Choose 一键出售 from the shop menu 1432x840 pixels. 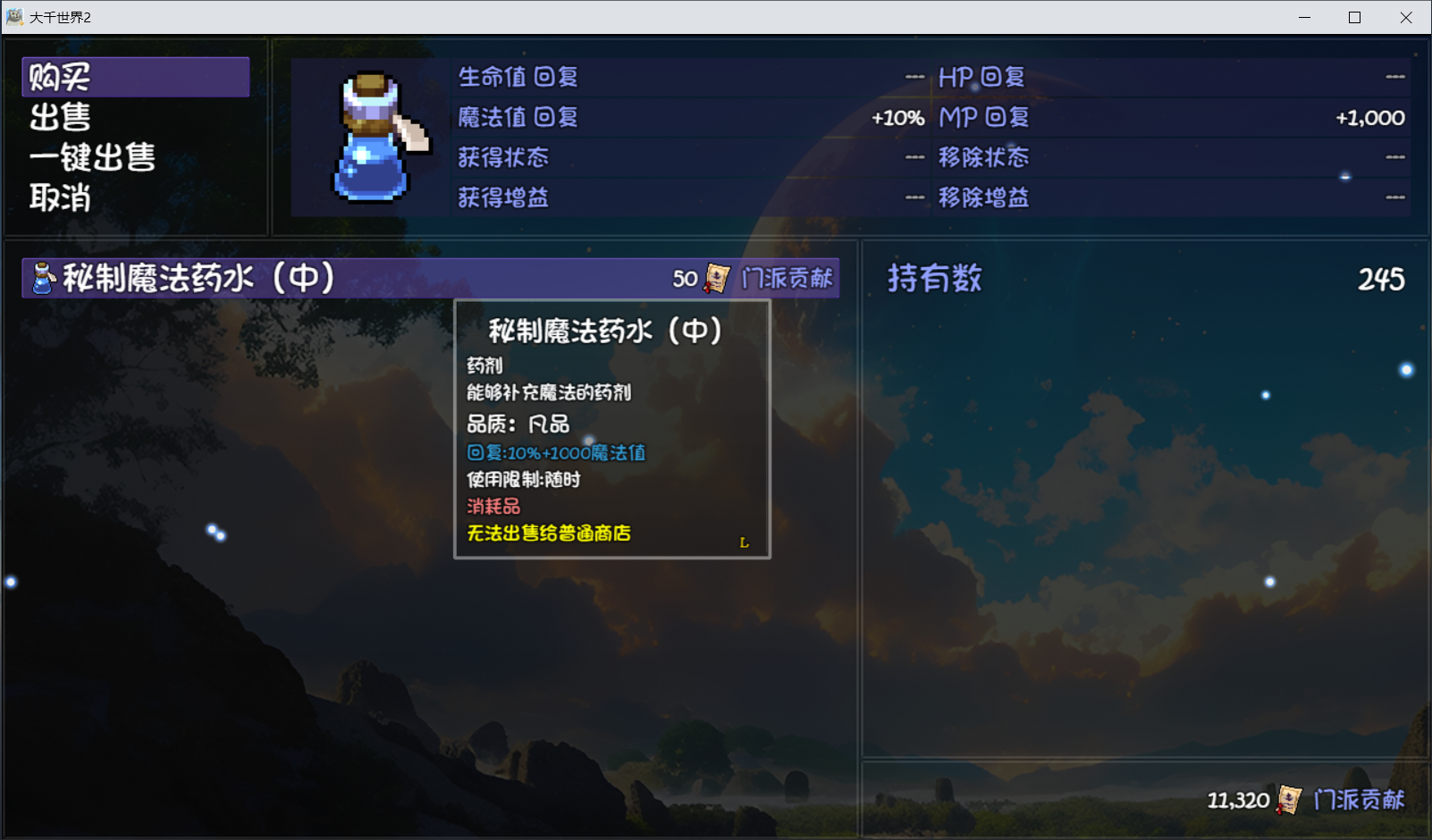pos(91,157)
